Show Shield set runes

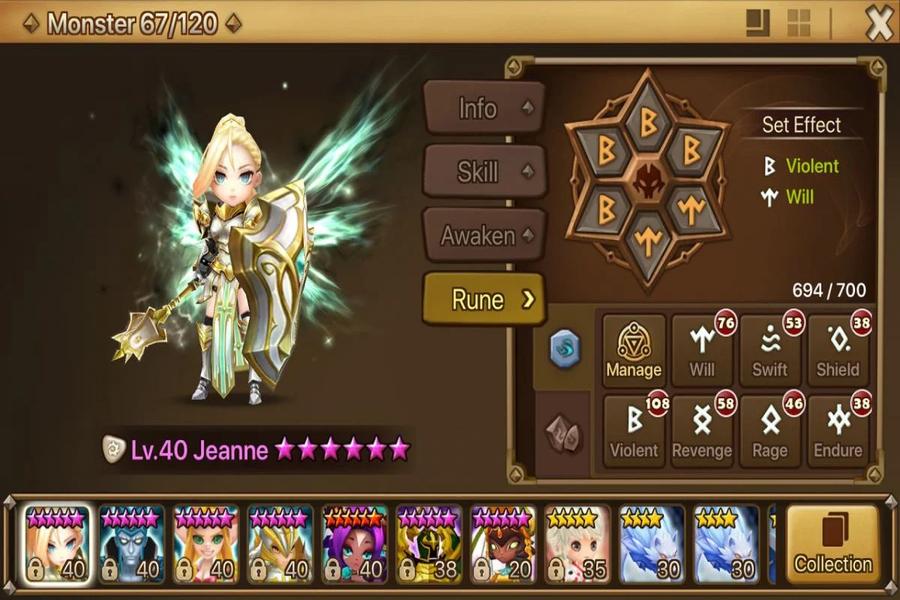(x=838, y=350)
